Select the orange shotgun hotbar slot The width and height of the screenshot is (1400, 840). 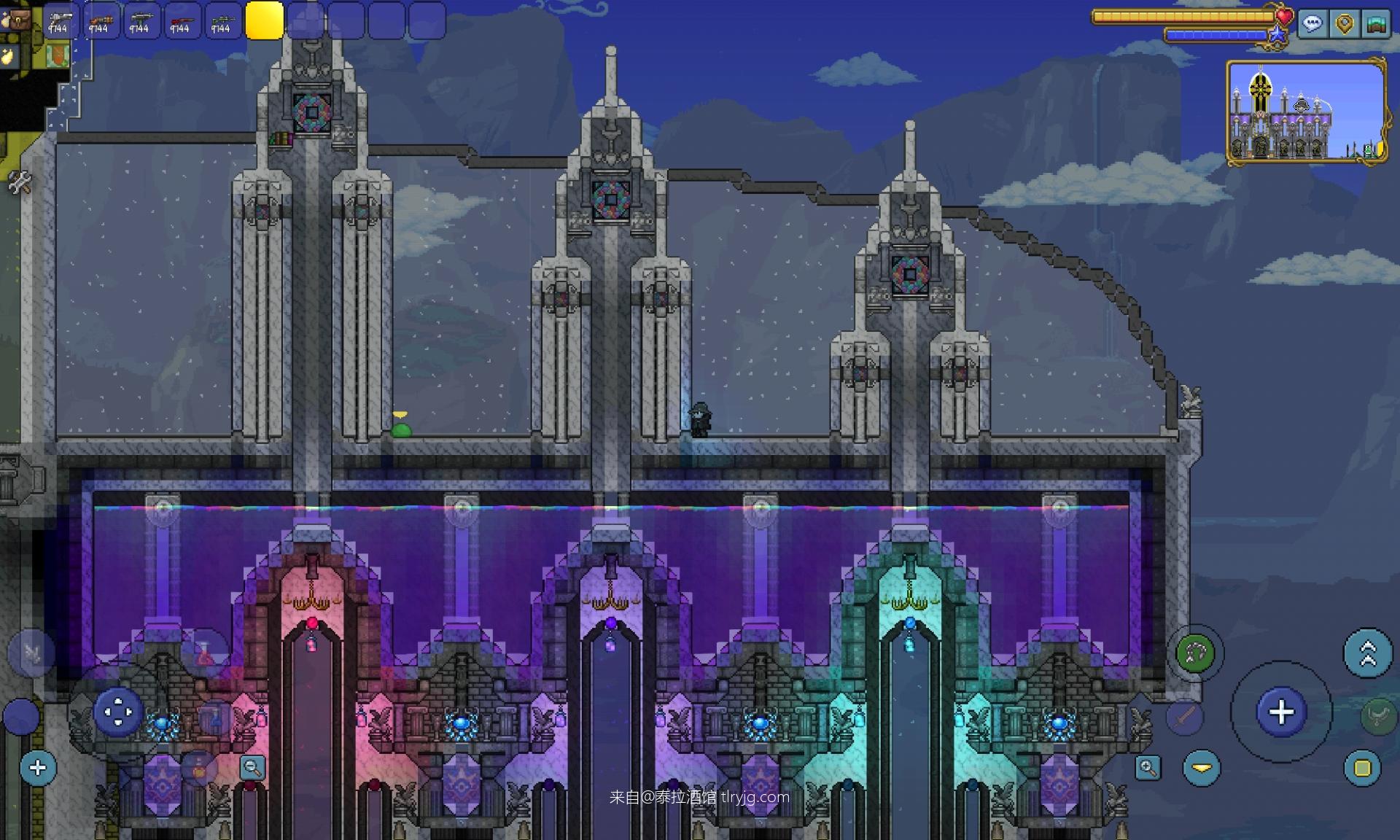pyautogui.click(x=100, y=20)
